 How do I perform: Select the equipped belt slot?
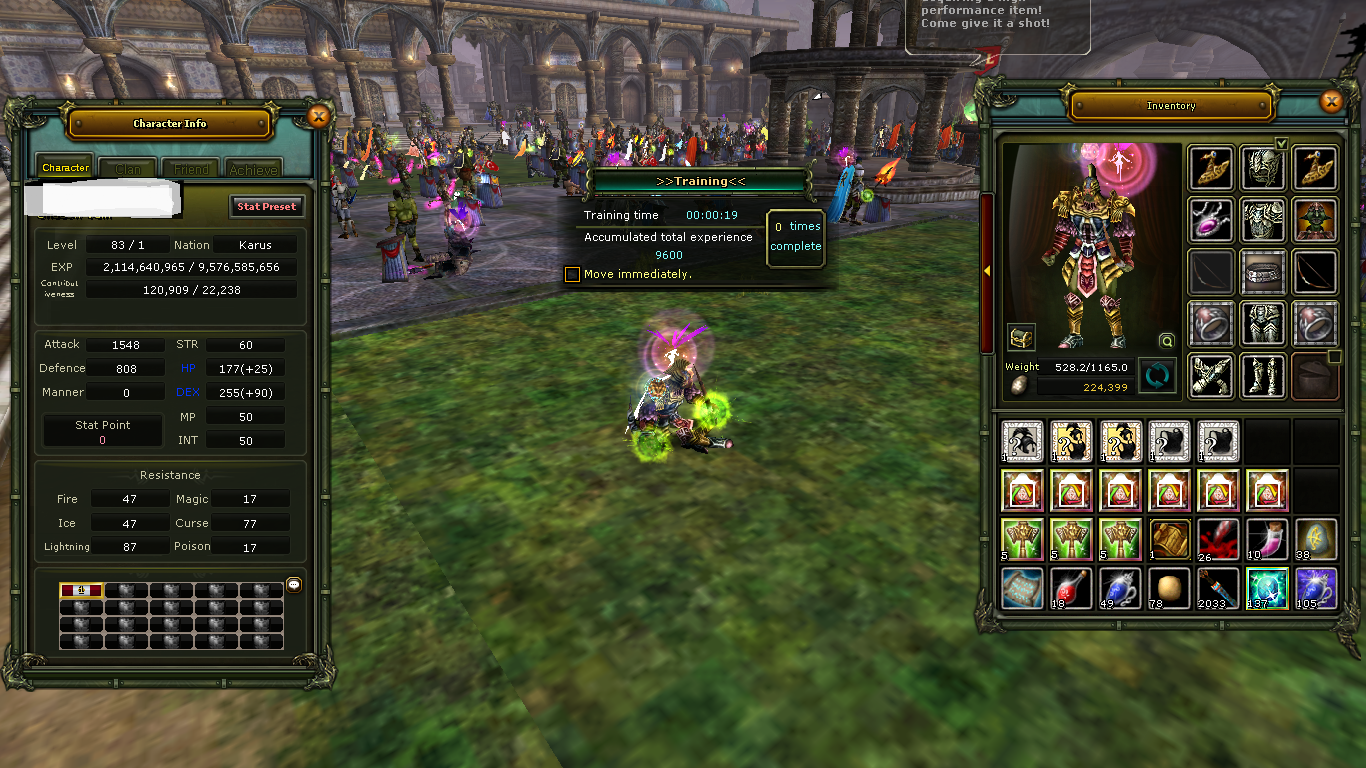pos(1263,272)
